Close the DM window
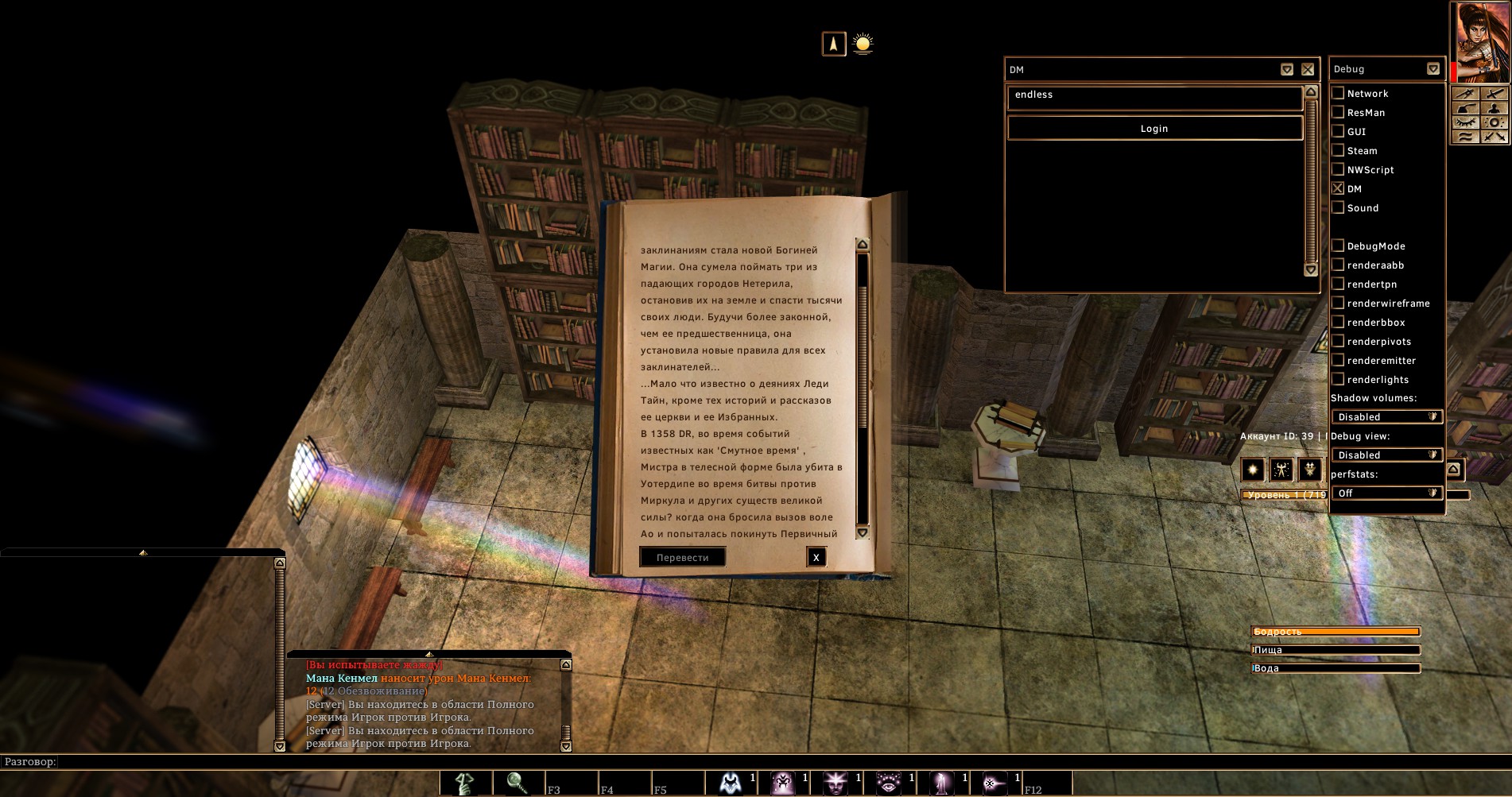This screenshot has width=1512, height=797. [1308, 70]
